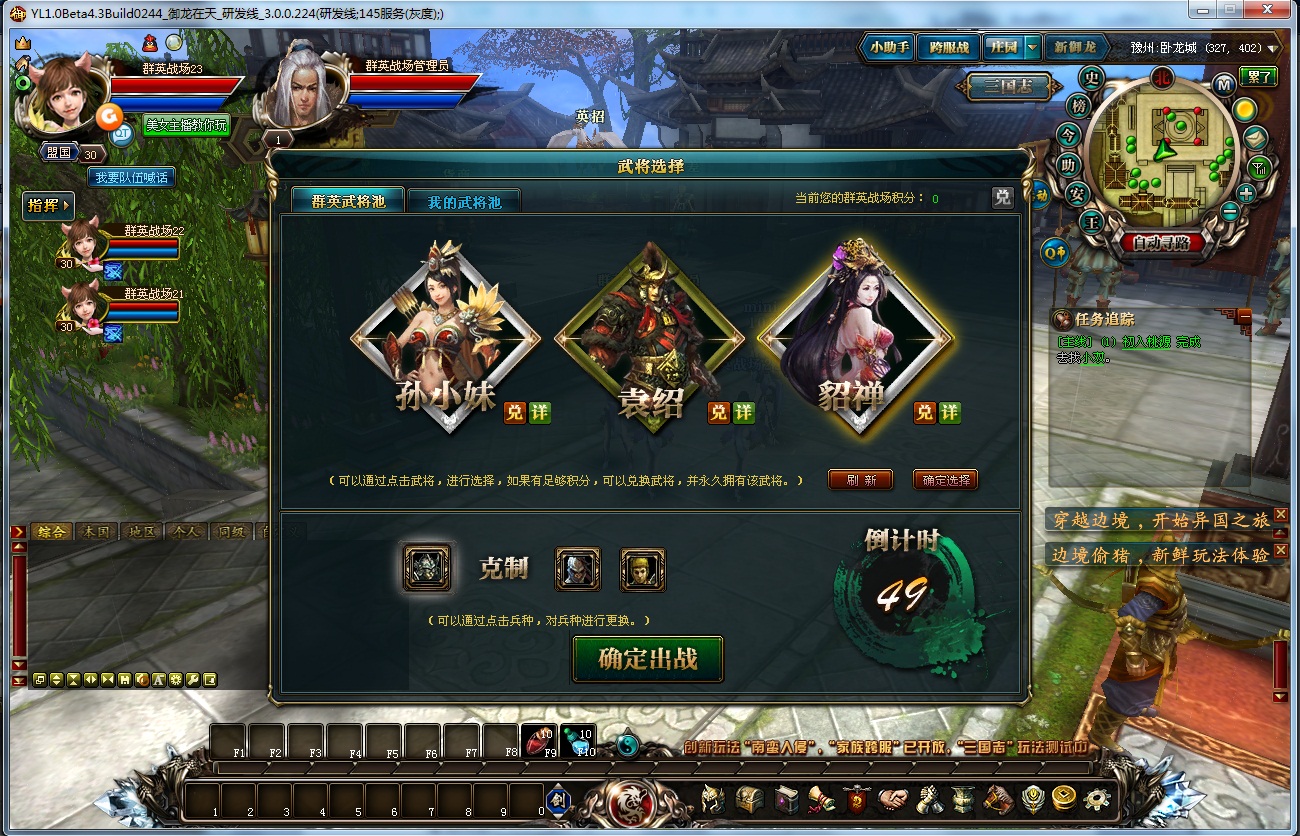Choose the 孙小妹 general portrait
The height and width of the screenshot is (836, 1300).
tap(445, 335)
